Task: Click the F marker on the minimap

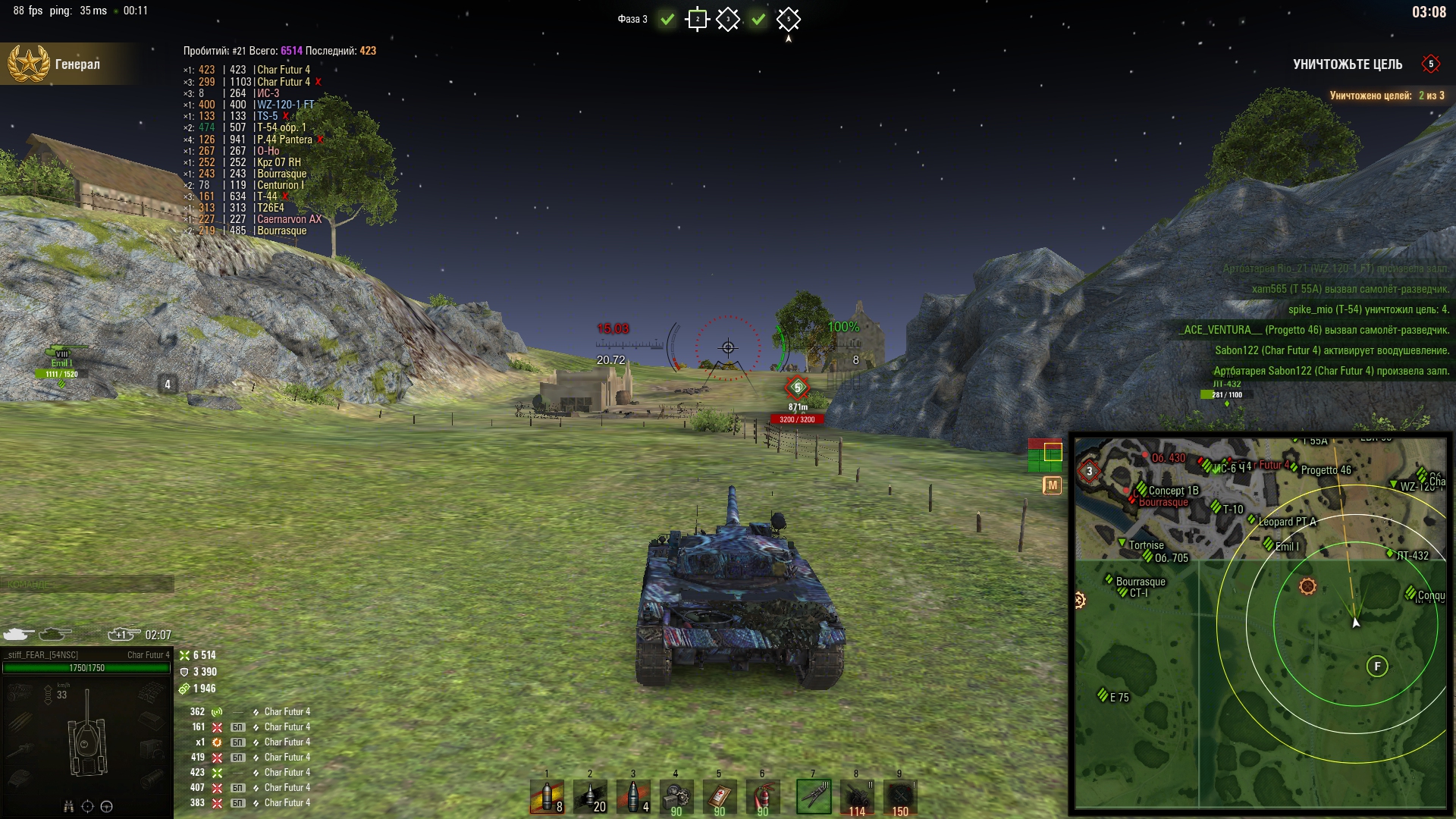Action: click(x=1377, y=667)
